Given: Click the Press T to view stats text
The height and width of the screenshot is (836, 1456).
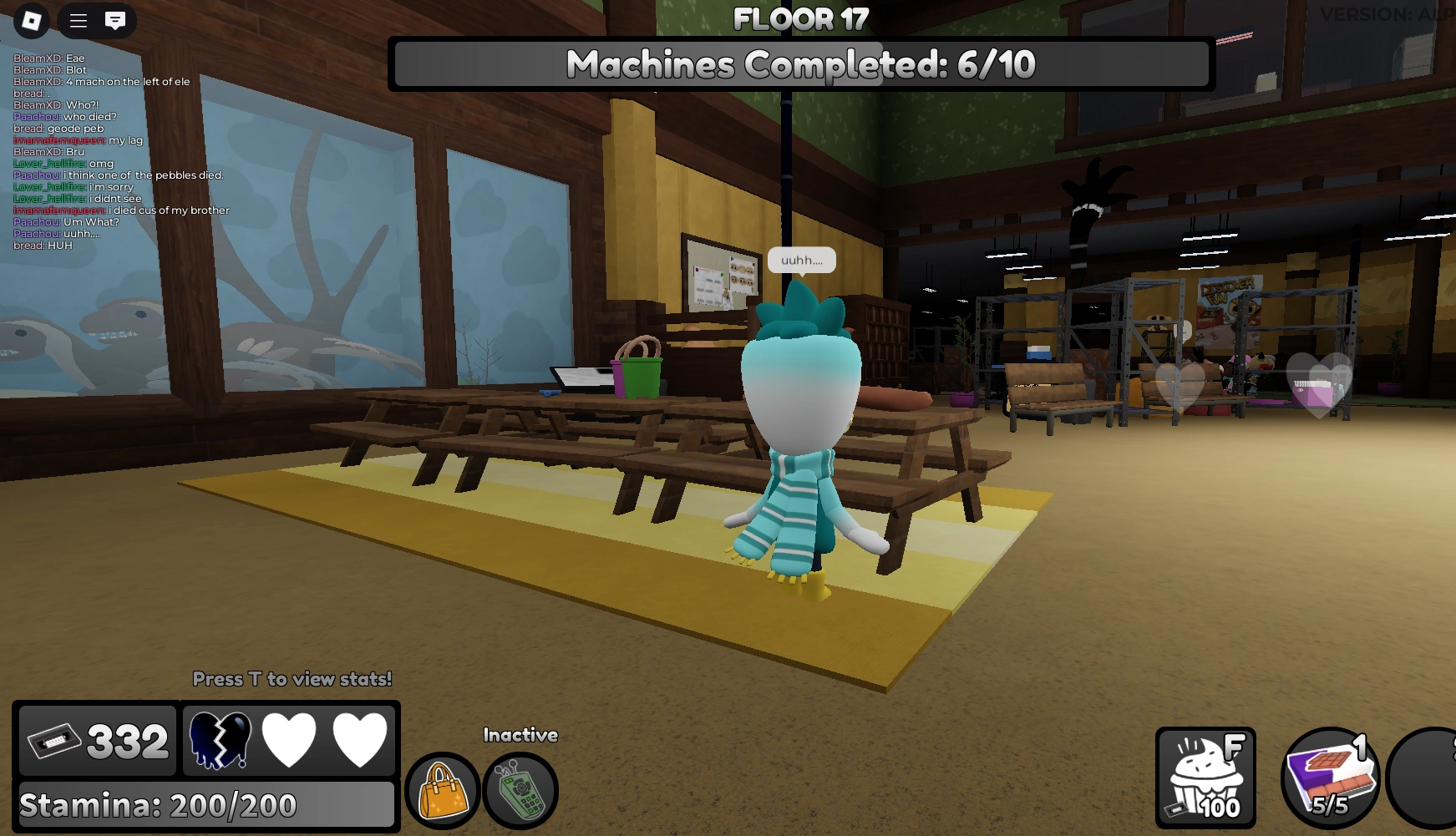Looking at the screenshot, I should (293, 679).
